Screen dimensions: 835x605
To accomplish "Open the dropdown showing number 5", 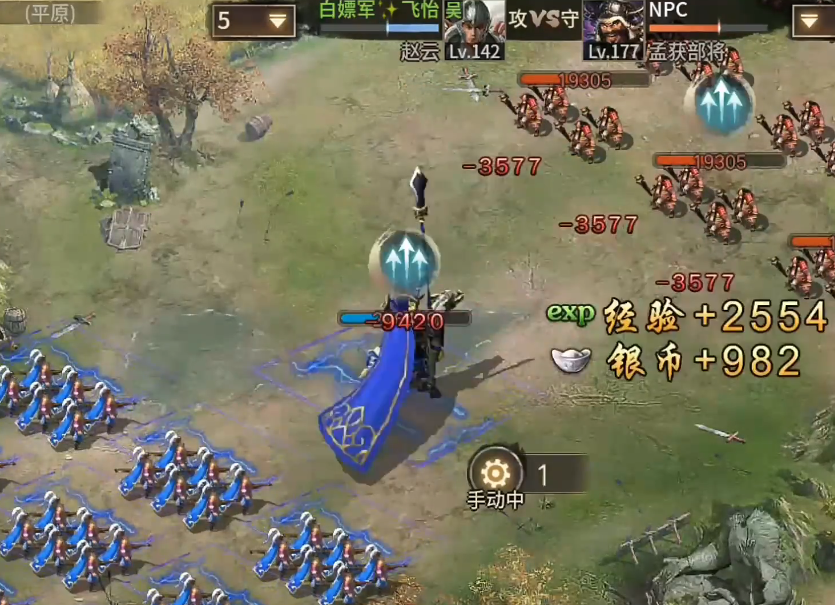I will (x=253, y=21).
